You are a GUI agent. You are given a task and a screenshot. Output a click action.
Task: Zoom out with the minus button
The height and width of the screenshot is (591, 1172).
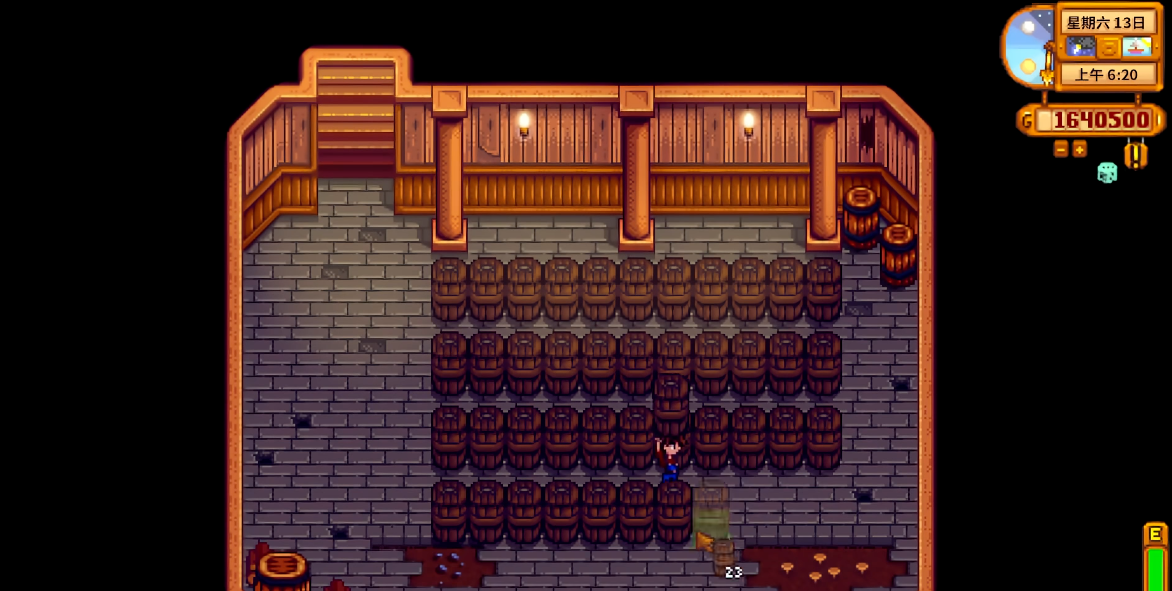click(1061, 149)
